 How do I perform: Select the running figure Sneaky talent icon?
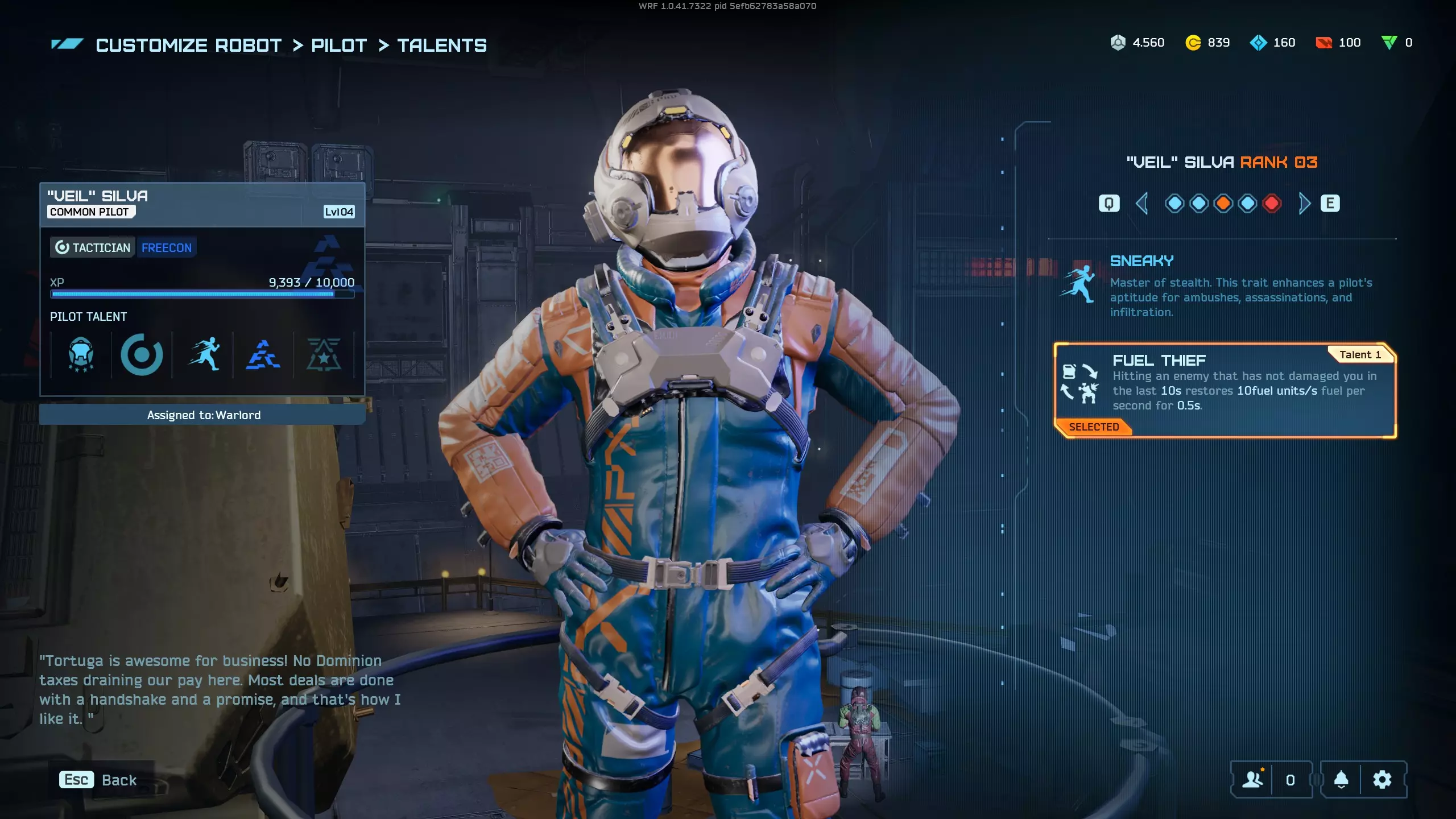204,355
